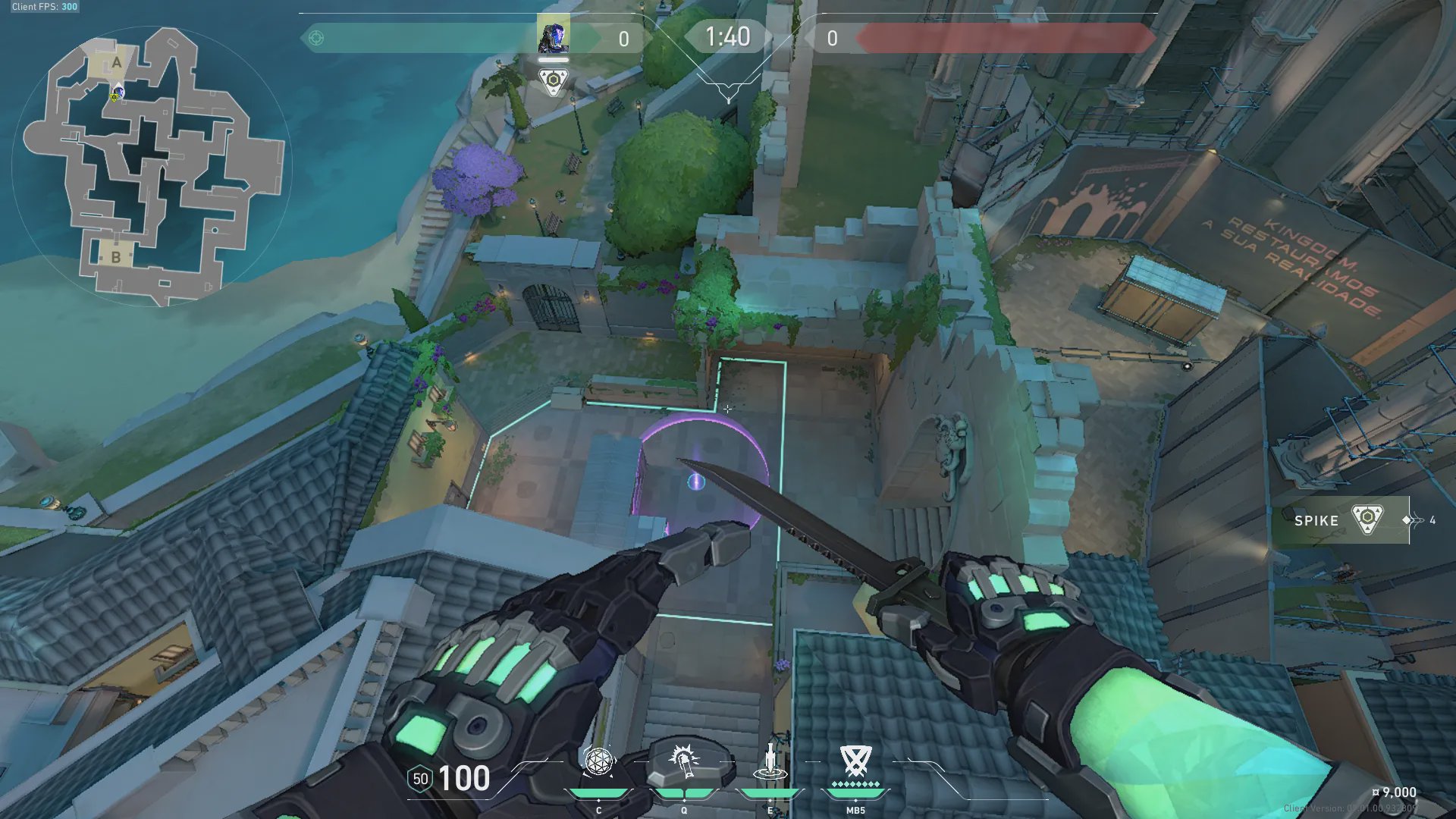The height and width of the screenshot is (819, 1456).
Task: Select the B site marker on minimap
Action: point(116,257)
